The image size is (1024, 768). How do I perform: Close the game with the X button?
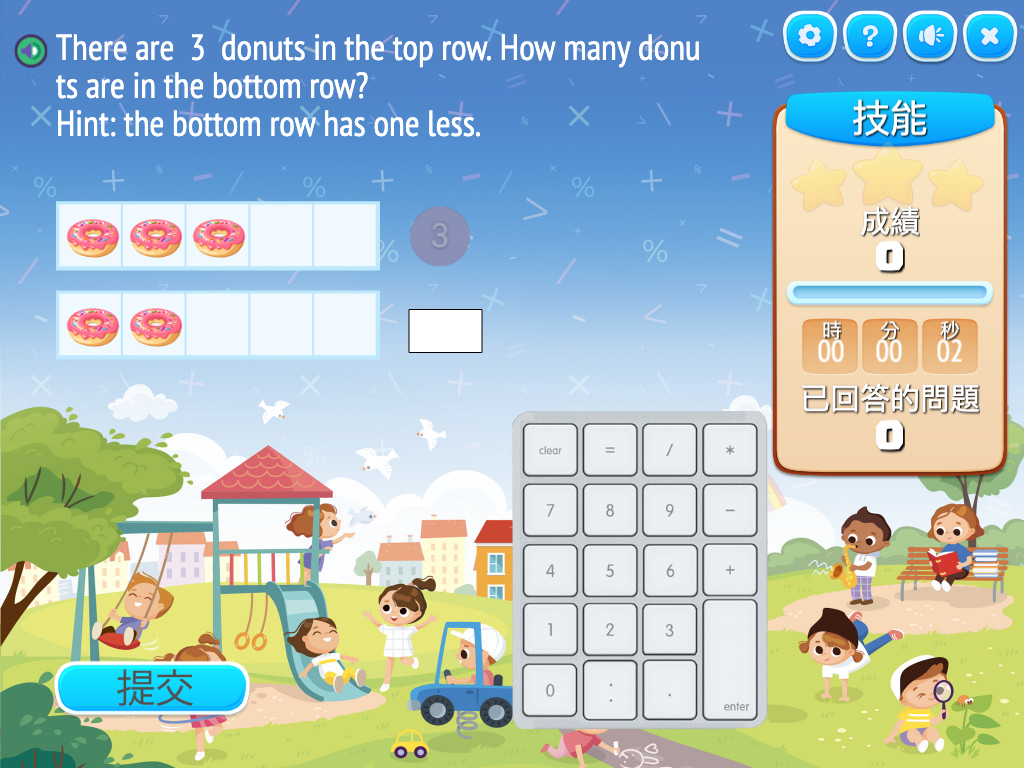point(990,37)
